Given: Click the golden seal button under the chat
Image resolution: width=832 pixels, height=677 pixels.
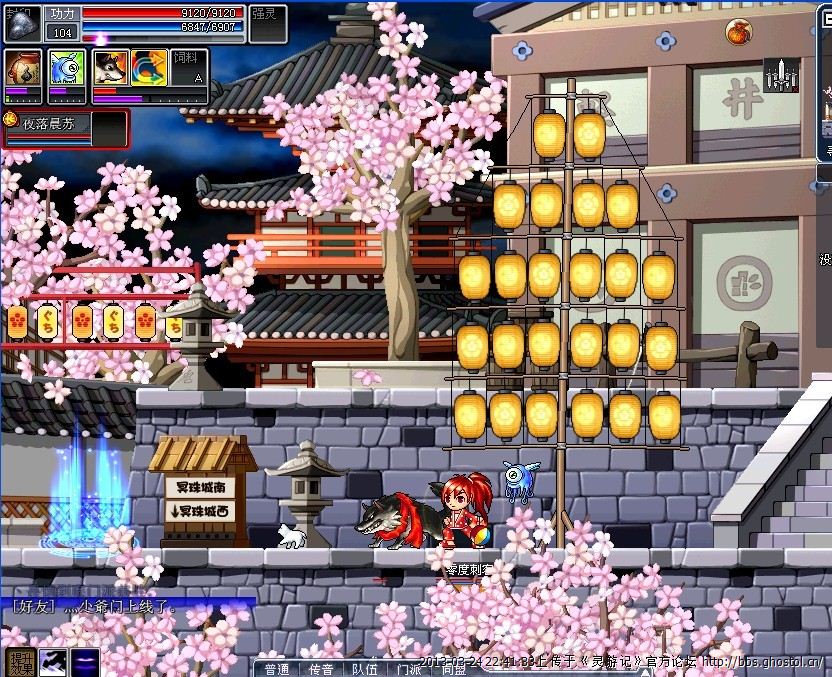Looking at the screenshot, I should 20,660.
